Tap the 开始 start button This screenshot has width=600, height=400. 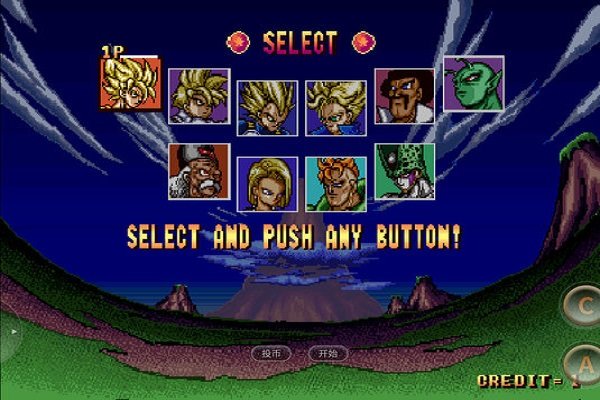(x=328, y=353)
